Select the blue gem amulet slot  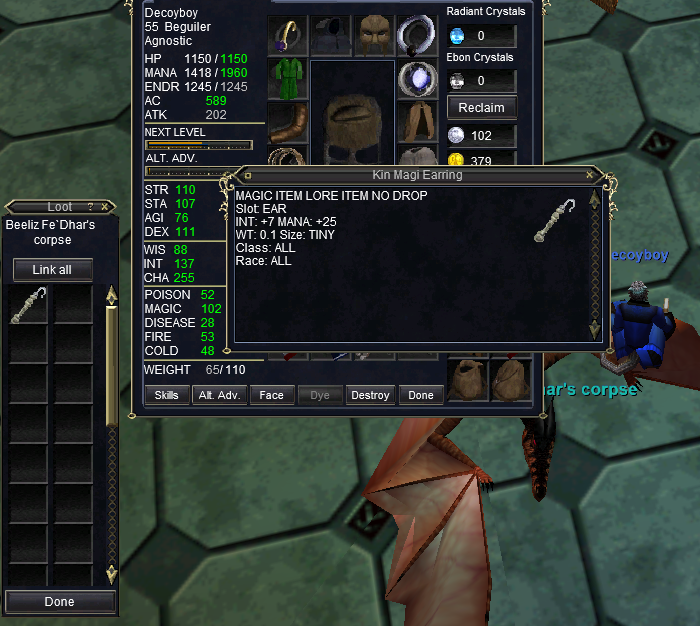pos(417,79)
